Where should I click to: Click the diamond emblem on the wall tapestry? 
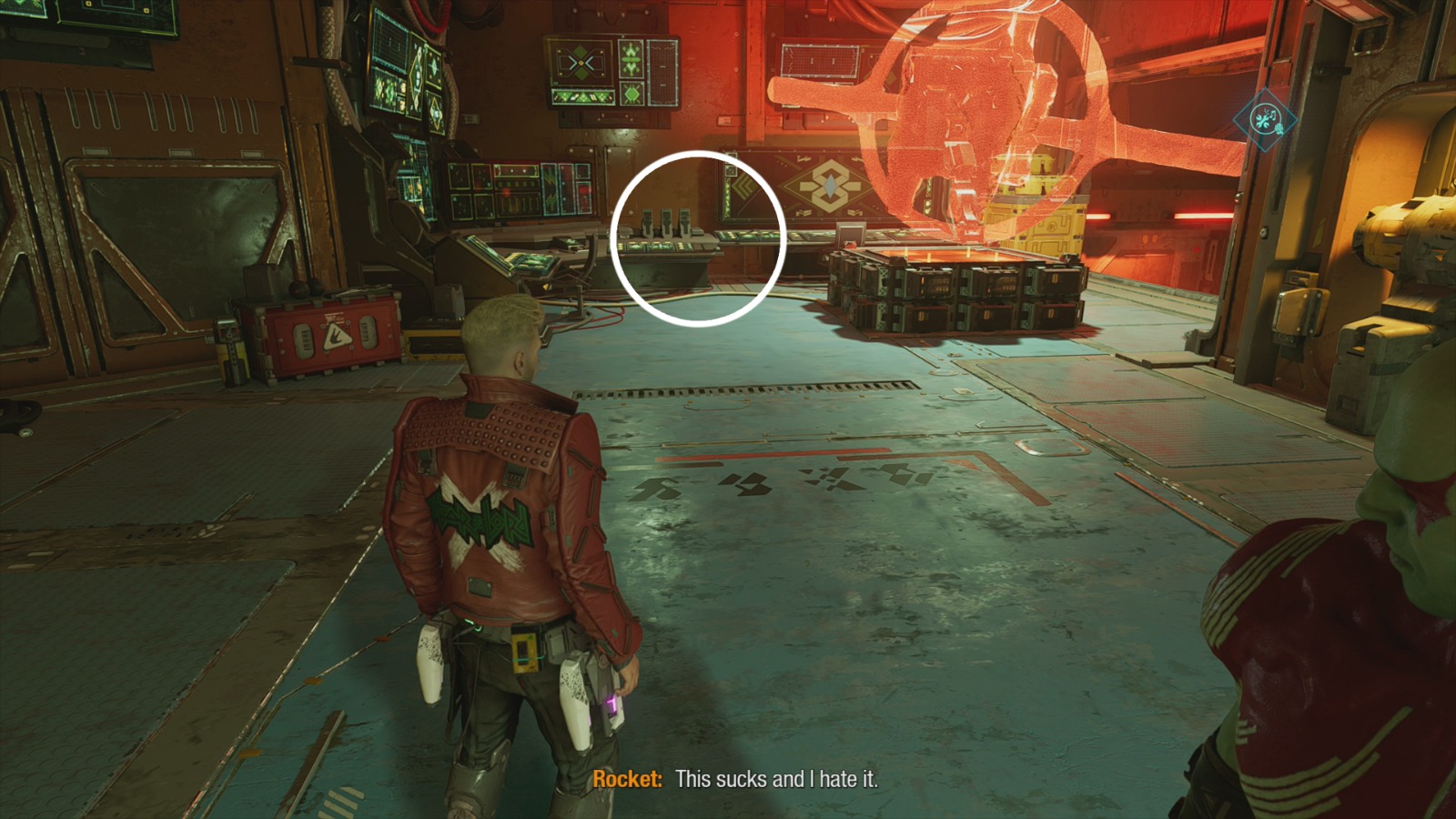pyautogui.click(x=830, y=184)
